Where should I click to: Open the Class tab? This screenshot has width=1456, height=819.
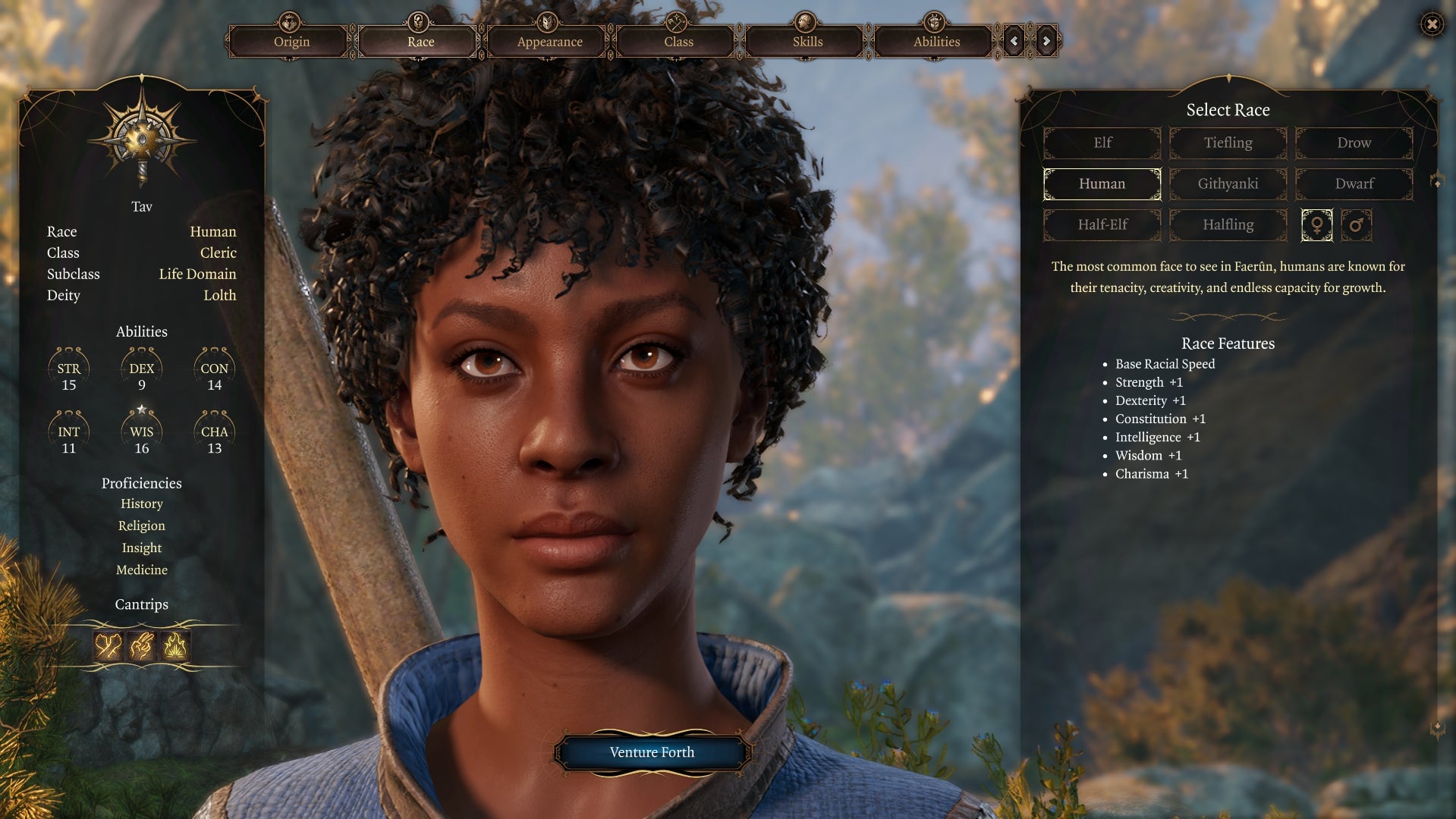[677, 42]
